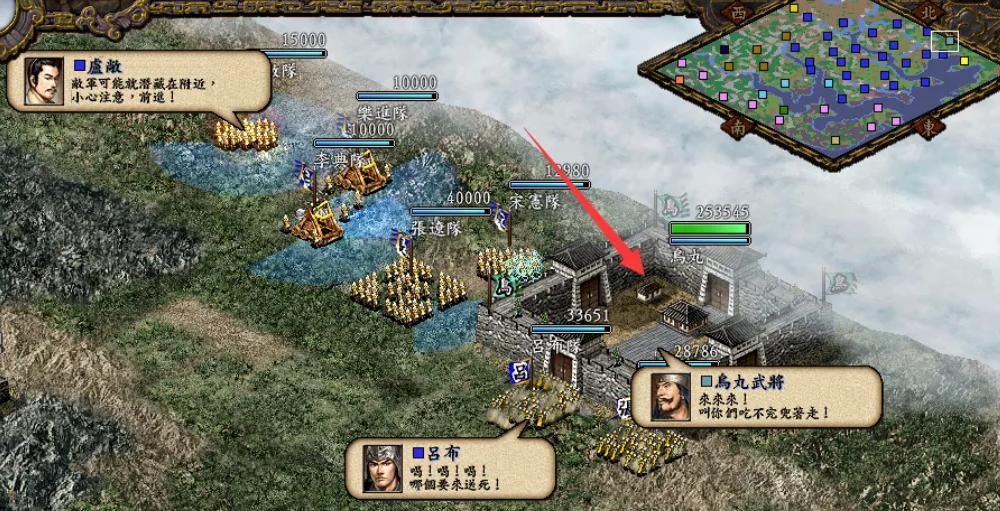This screenshot has width=1000, height=511.
Task: Click the 烏丸武將 dialogue bubble
Action: [x=757, y=395]
